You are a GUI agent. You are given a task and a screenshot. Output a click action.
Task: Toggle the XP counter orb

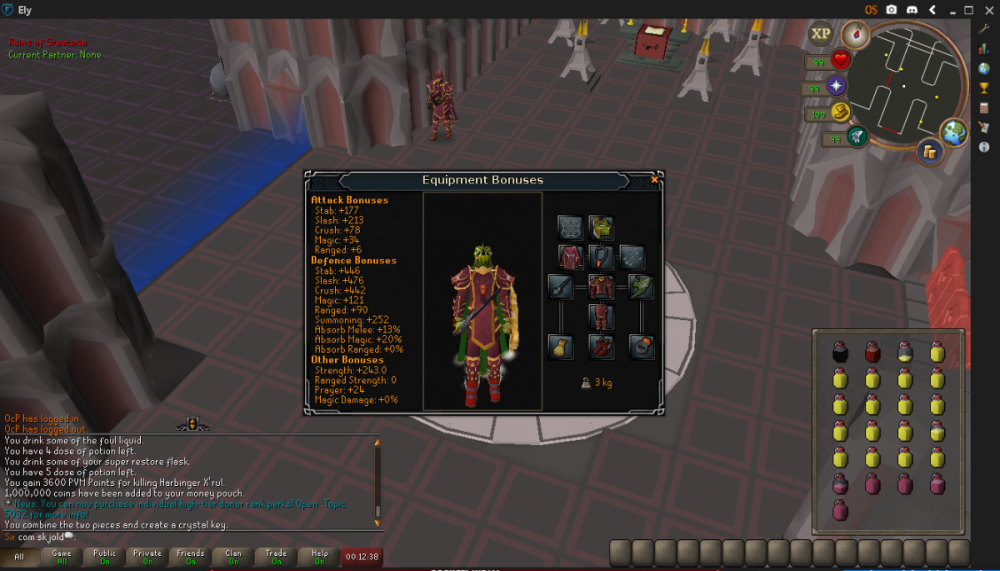(x=821, y=34)
